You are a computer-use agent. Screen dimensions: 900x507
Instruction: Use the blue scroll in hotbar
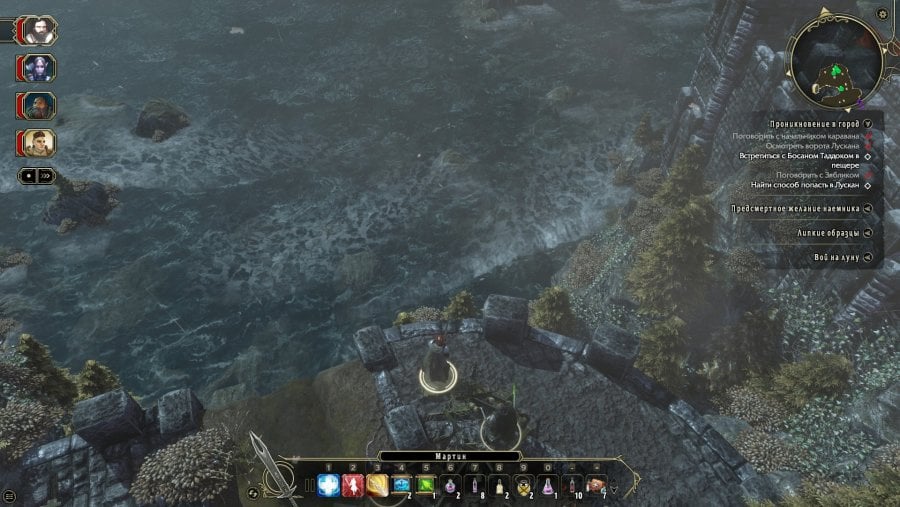[402, 486]
